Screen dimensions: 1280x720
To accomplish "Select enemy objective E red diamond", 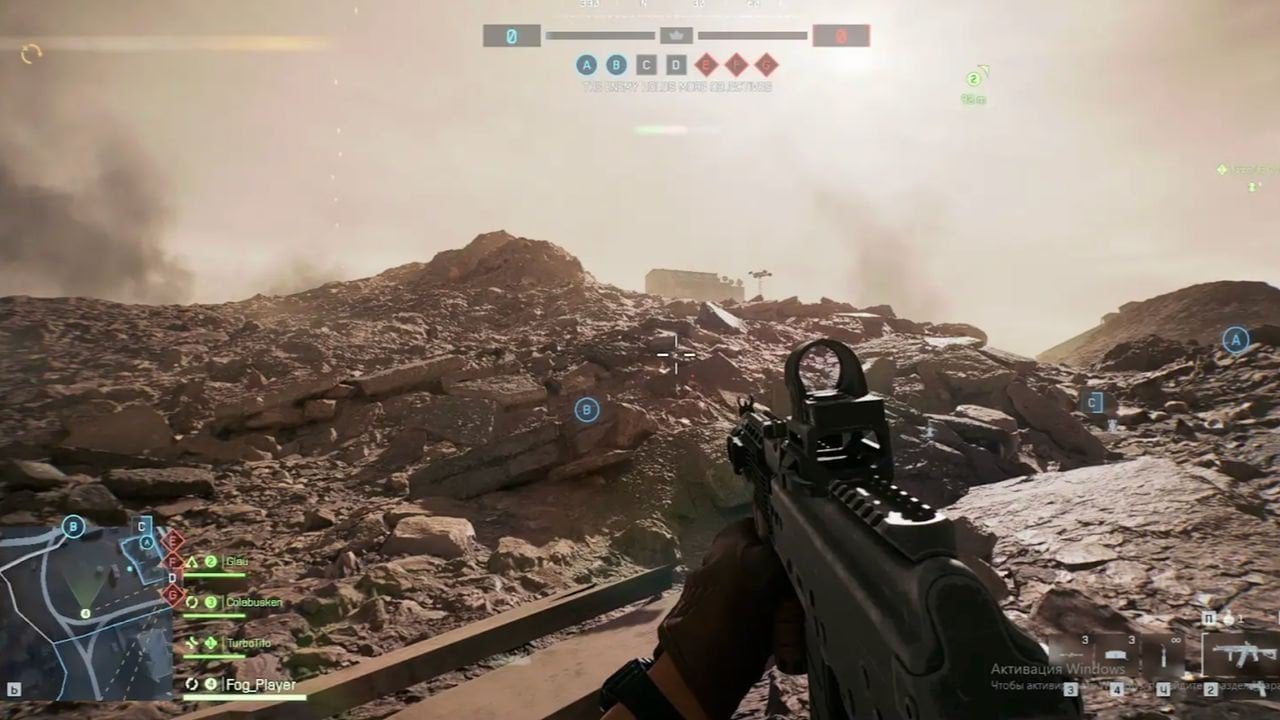I will 707,65.
